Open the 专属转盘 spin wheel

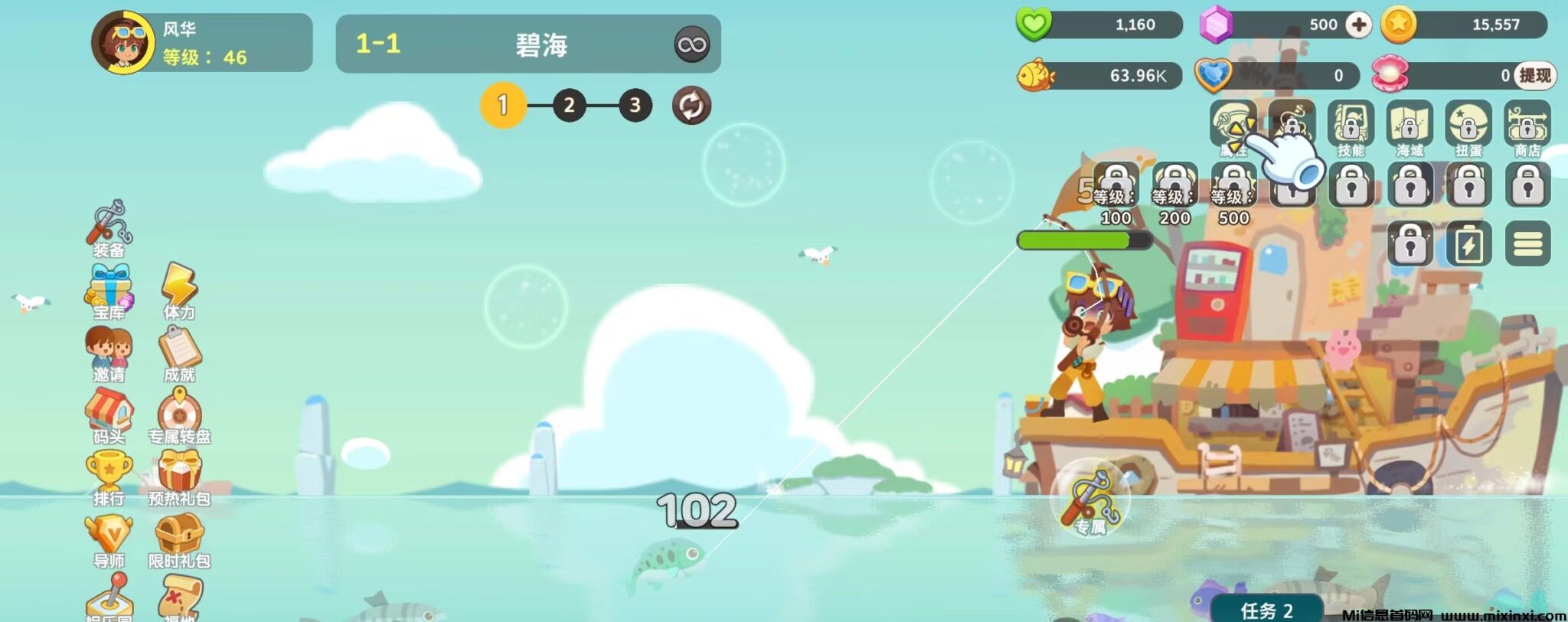point(179,415)
